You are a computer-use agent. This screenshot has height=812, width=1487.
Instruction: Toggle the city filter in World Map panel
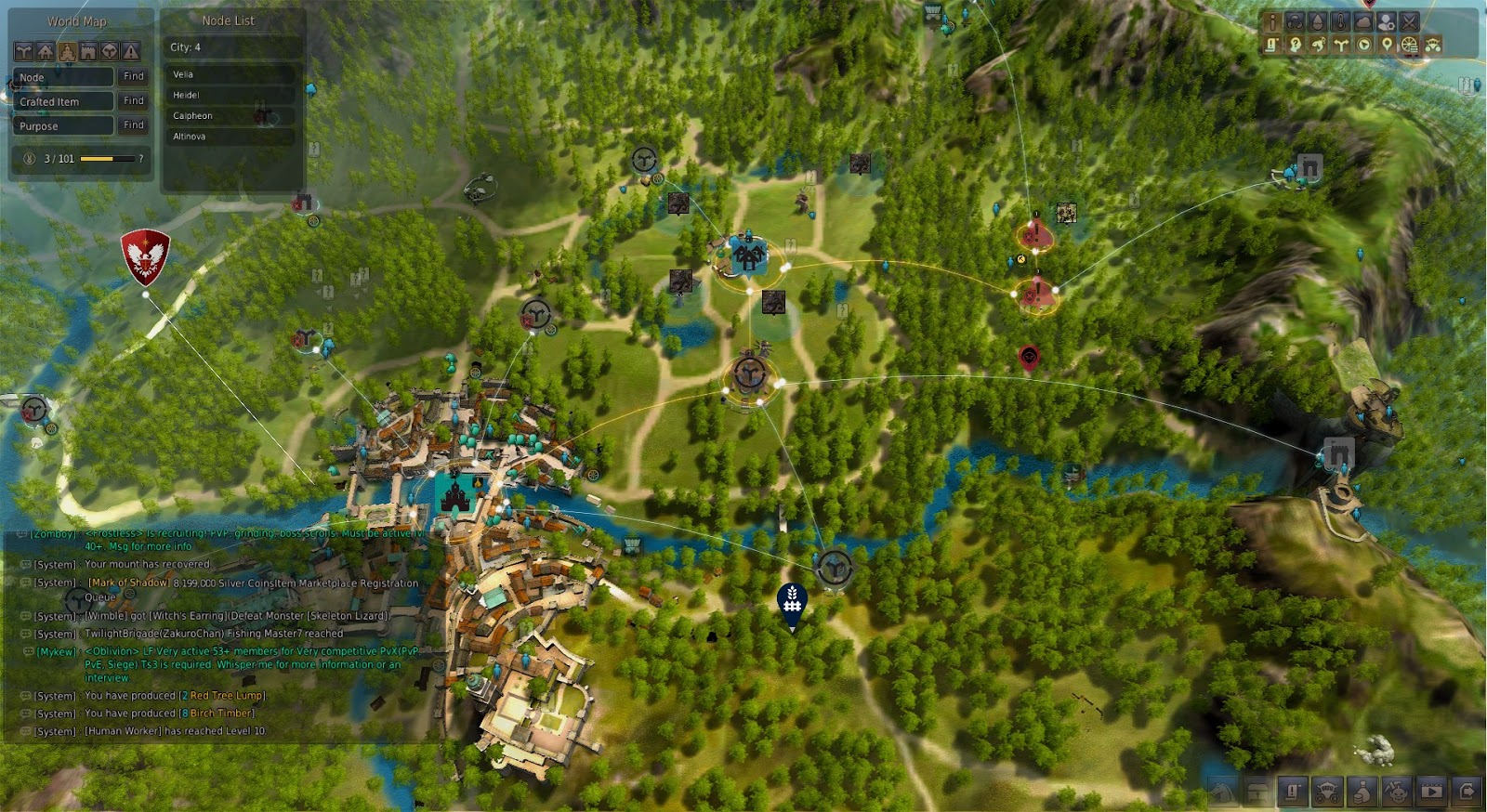point(66,51)
